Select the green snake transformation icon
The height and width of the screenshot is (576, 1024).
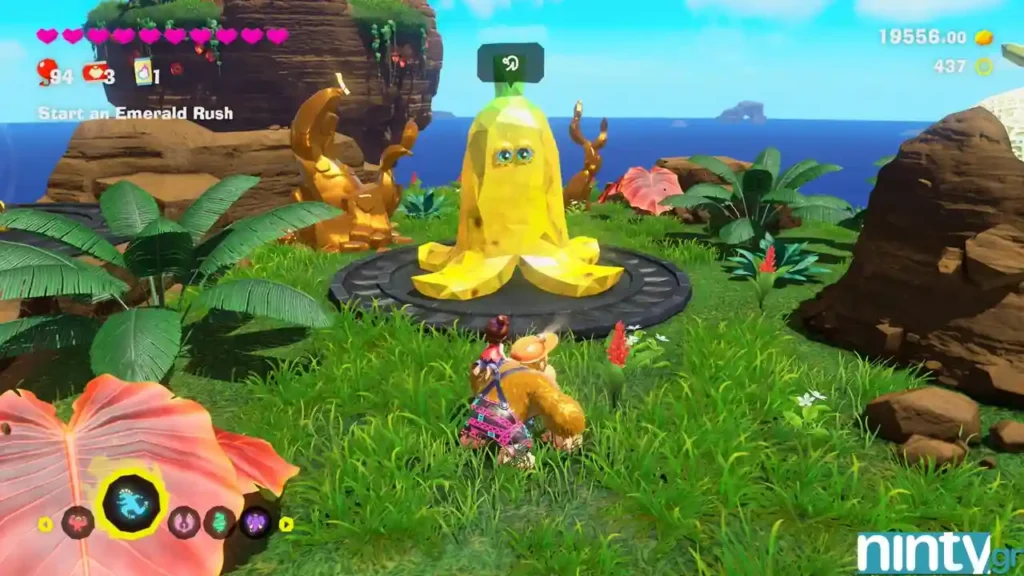(219, 522)
